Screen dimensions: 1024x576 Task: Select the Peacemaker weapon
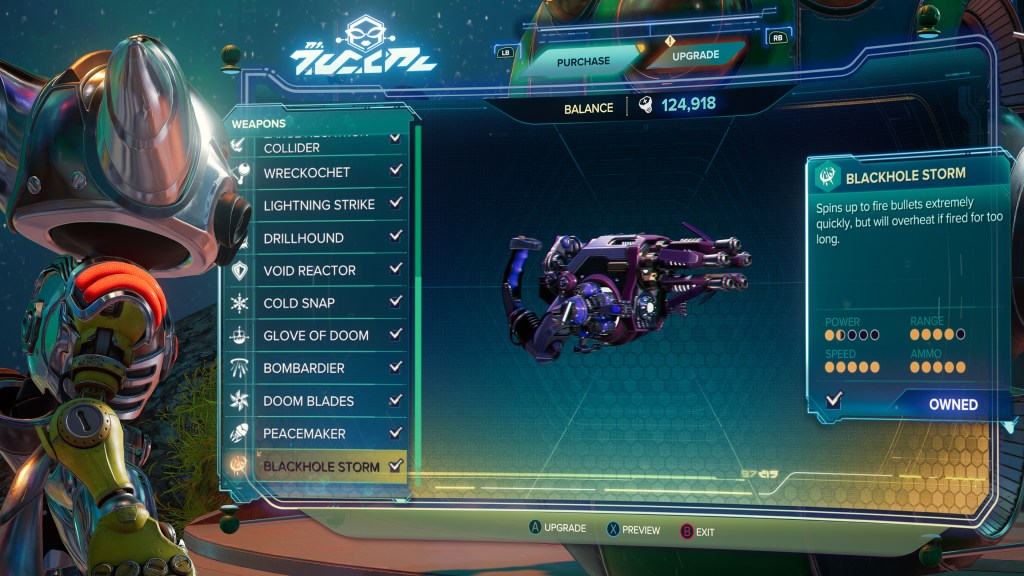pos(304,434)
